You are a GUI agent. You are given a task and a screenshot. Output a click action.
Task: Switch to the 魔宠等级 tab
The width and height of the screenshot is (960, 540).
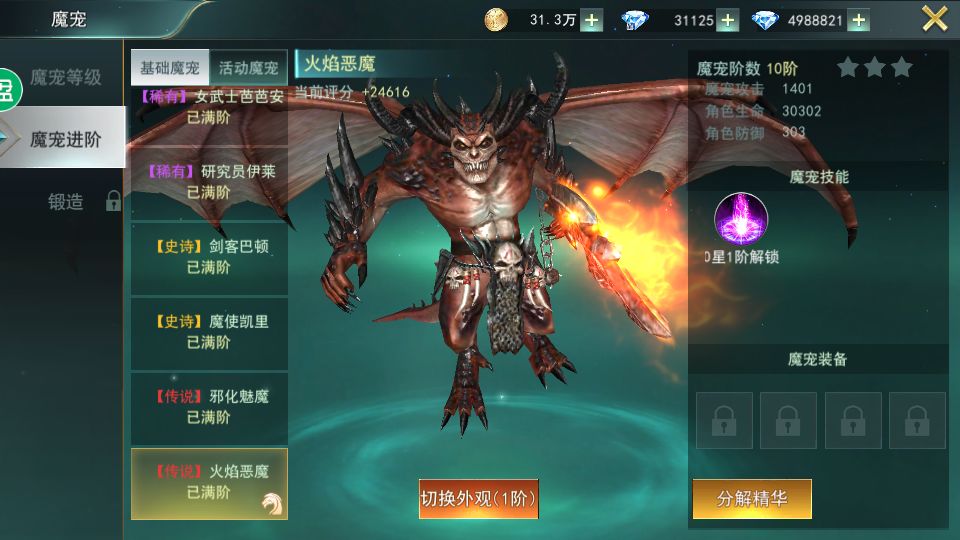pyautogui.click(x=66, y=78)
